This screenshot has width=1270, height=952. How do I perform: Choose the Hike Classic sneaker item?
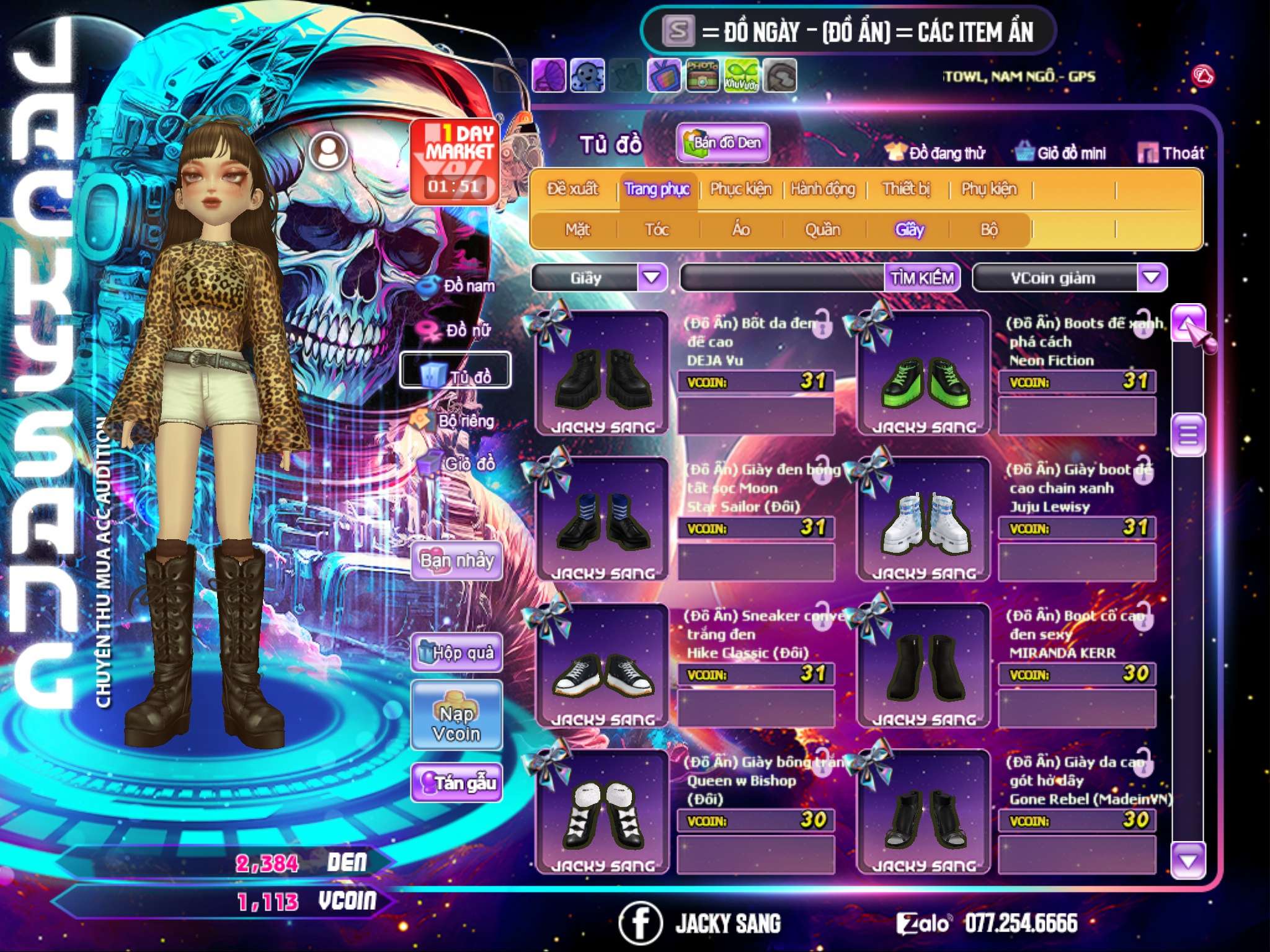(x=602, y=666)
